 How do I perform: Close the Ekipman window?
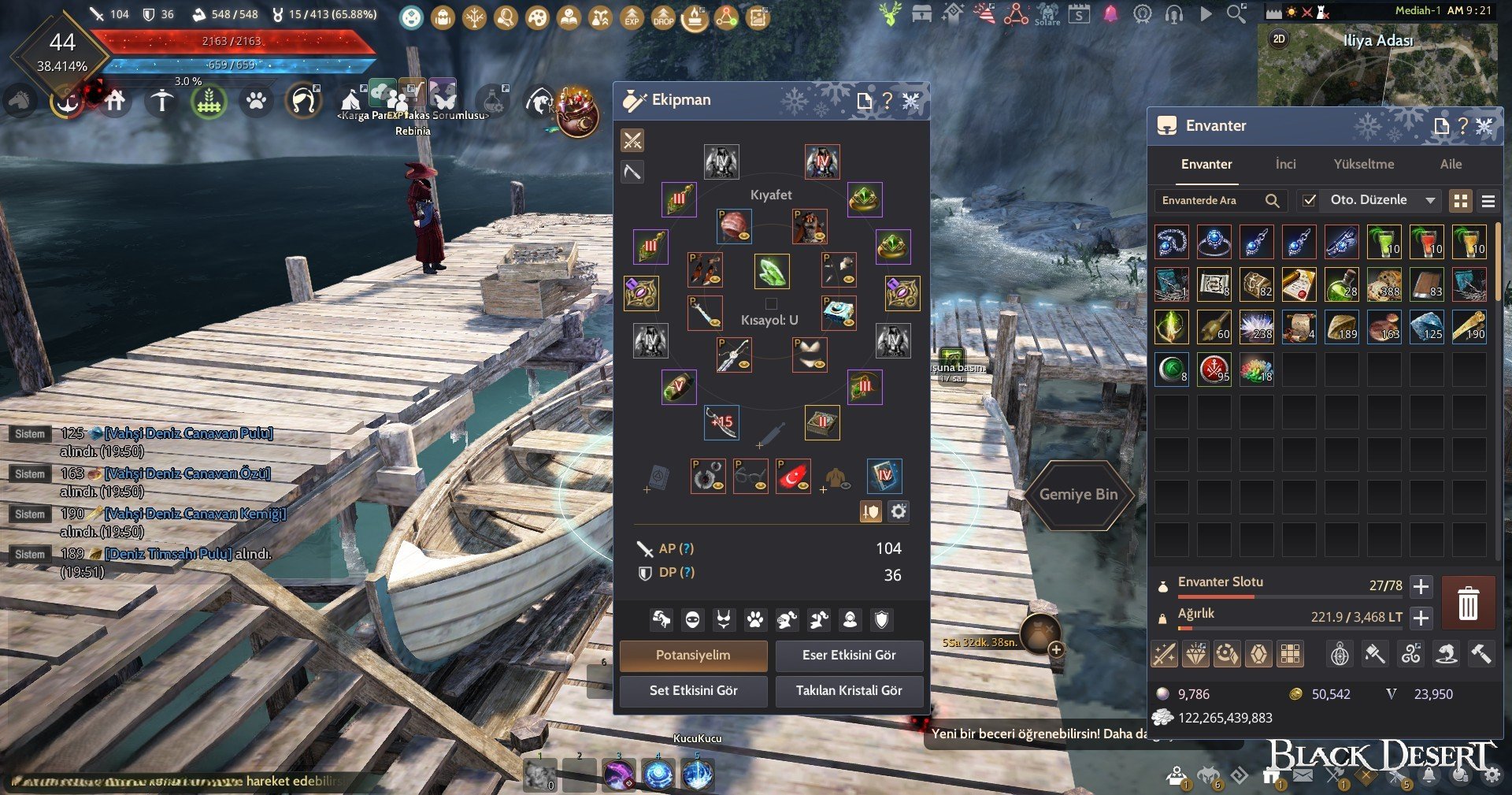point(911,101)
